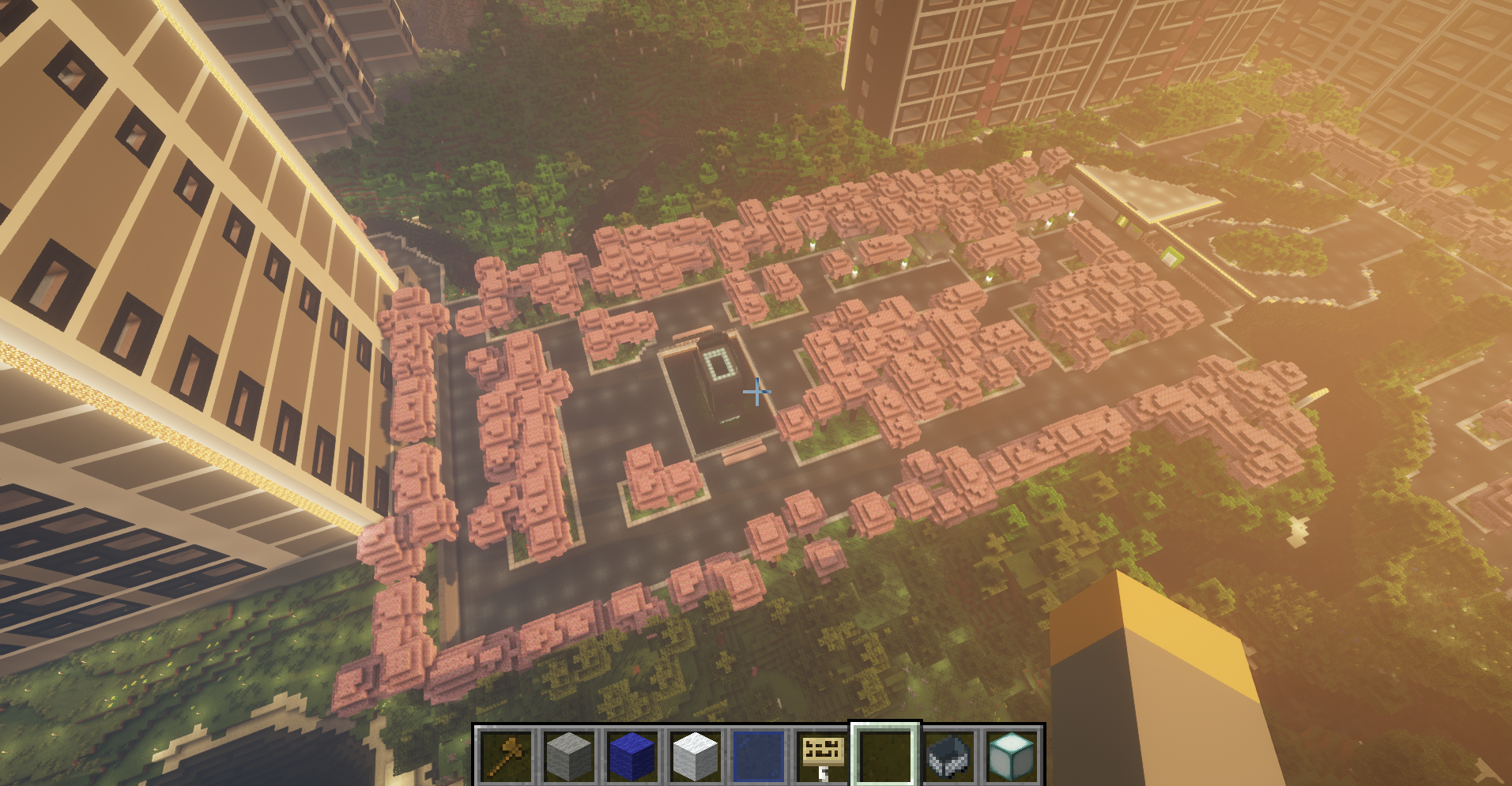Pick the white wool block slot

click(x=696, y=754)
